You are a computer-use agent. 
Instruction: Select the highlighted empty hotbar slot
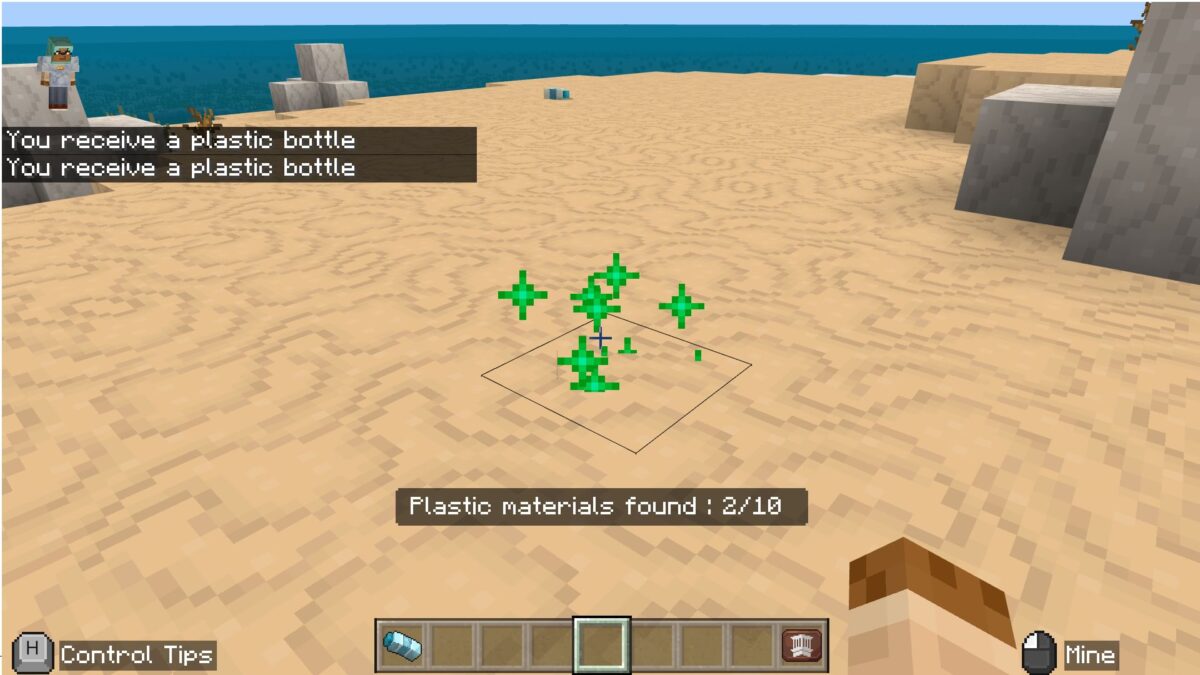pyautogui.click(x=601, y=645)
